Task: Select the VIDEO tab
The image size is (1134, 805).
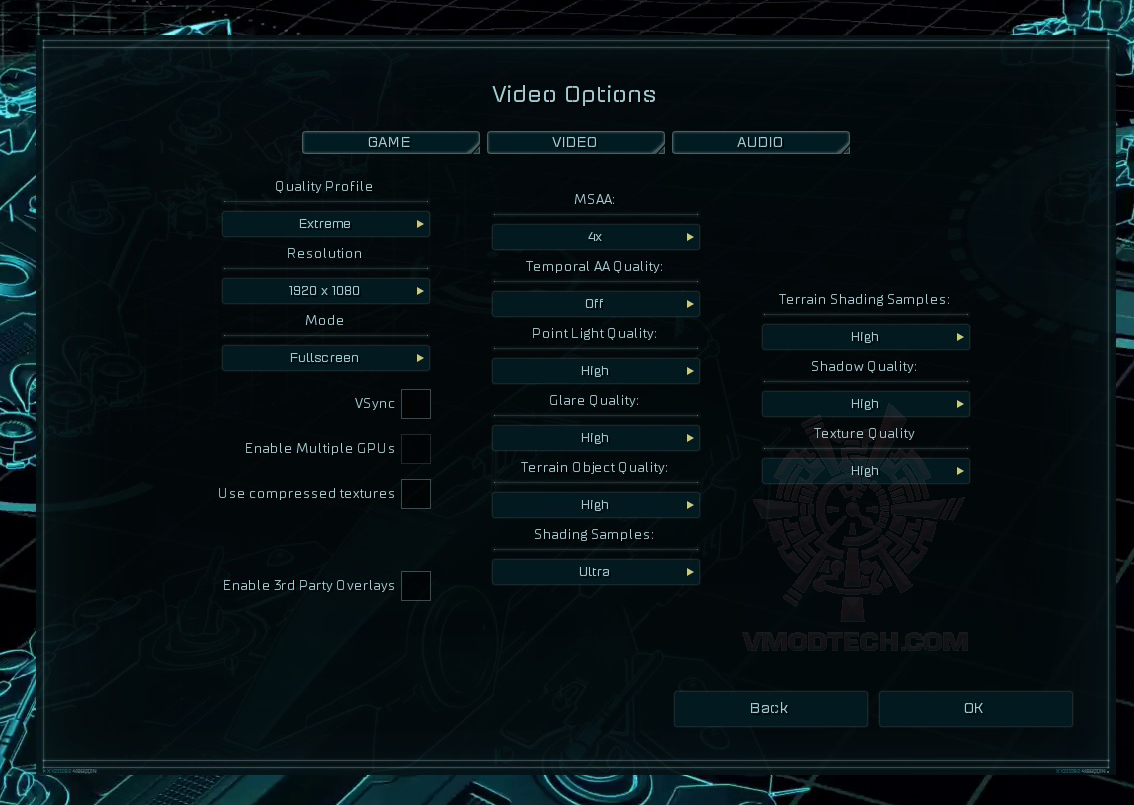Action: [x=575, y=142]
